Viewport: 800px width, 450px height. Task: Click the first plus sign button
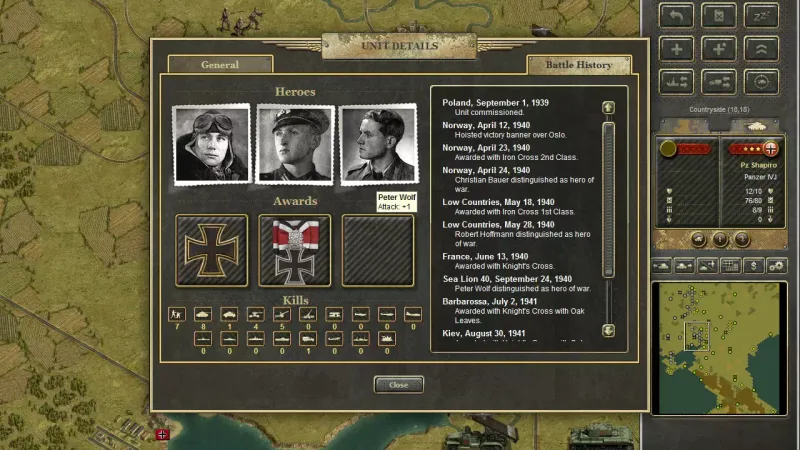(678, 49)
